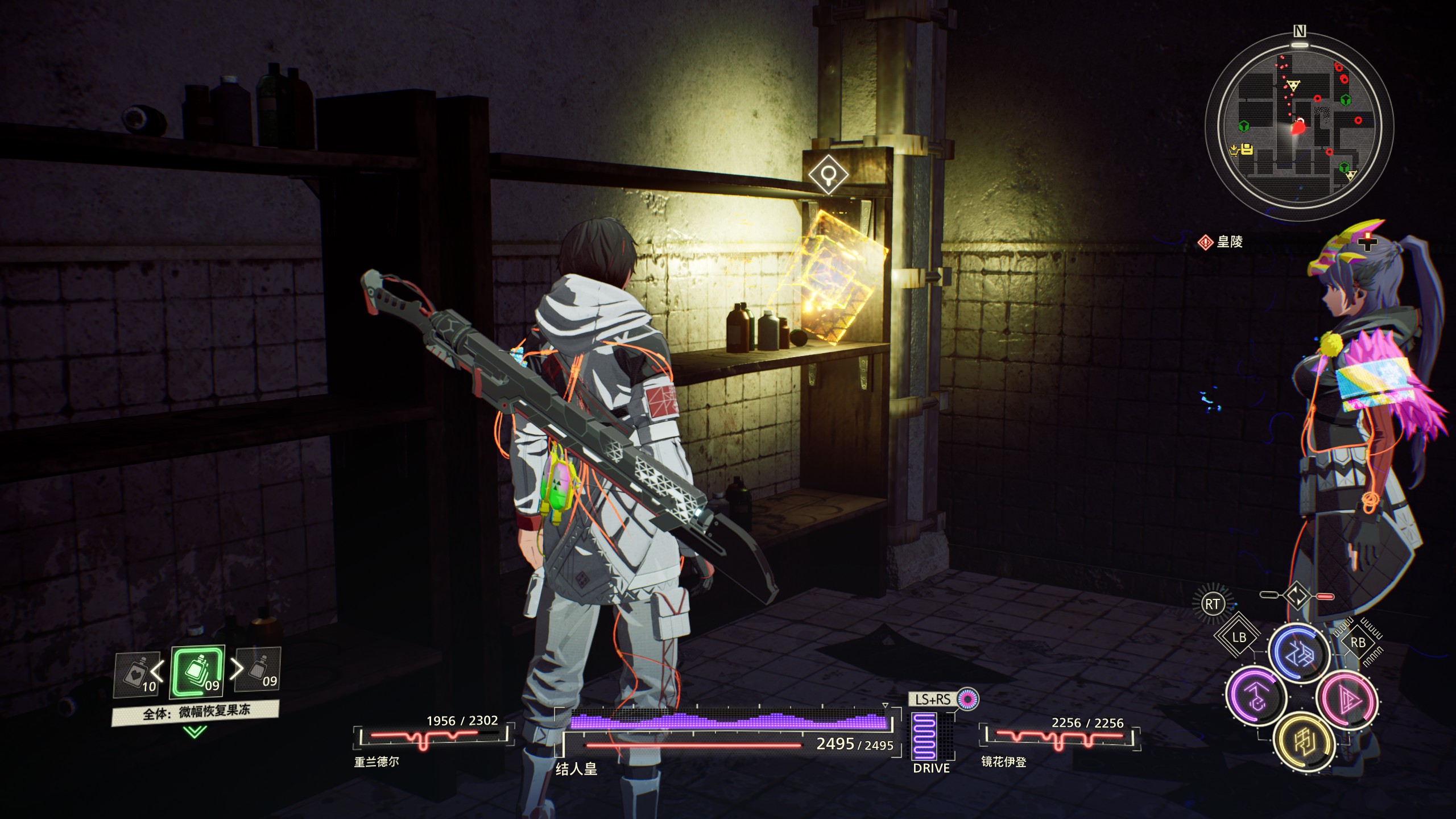
Task: Click the green down chevron under item name
Action: [195, 731]
